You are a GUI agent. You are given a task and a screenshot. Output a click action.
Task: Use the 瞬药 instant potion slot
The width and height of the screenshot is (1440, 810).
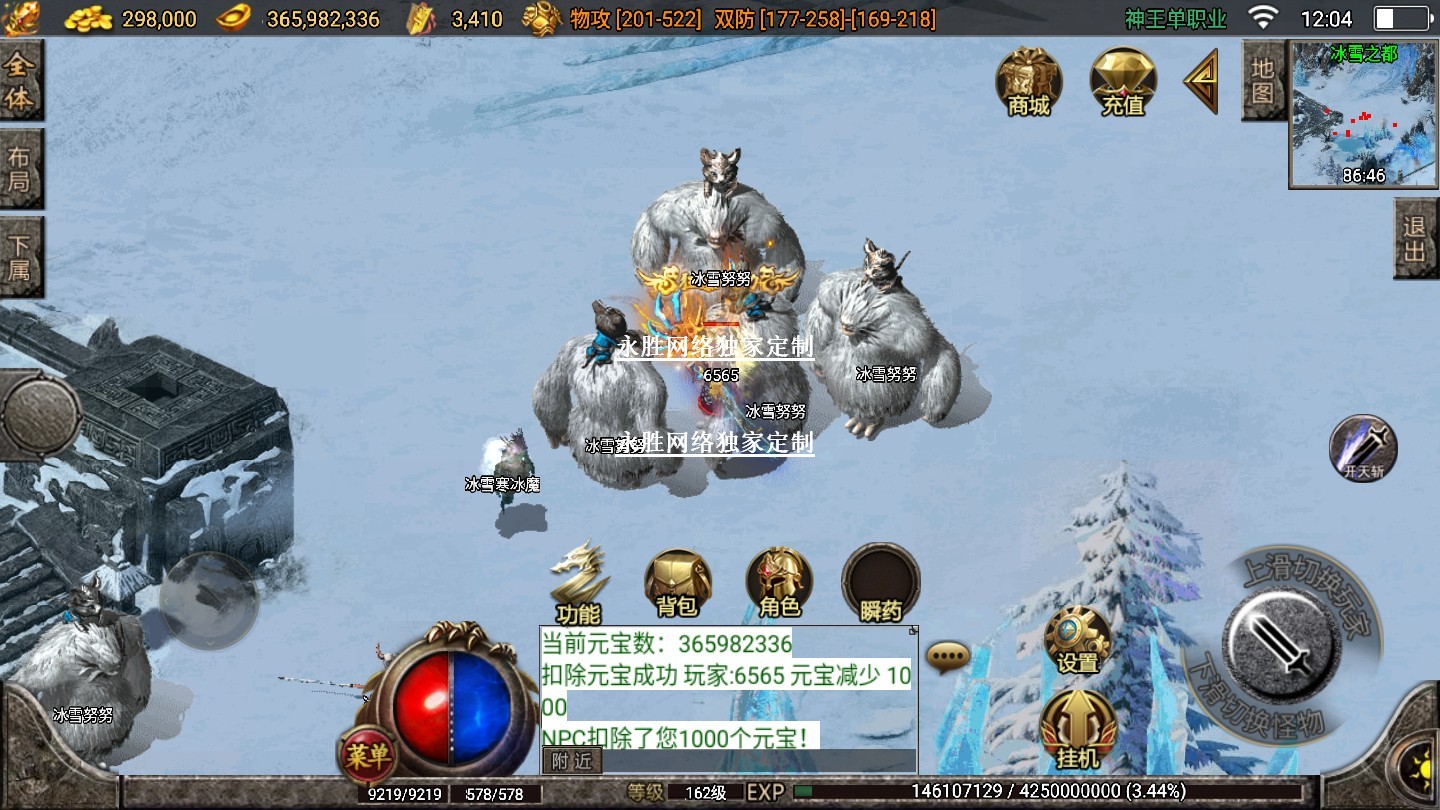pos(880,583)
